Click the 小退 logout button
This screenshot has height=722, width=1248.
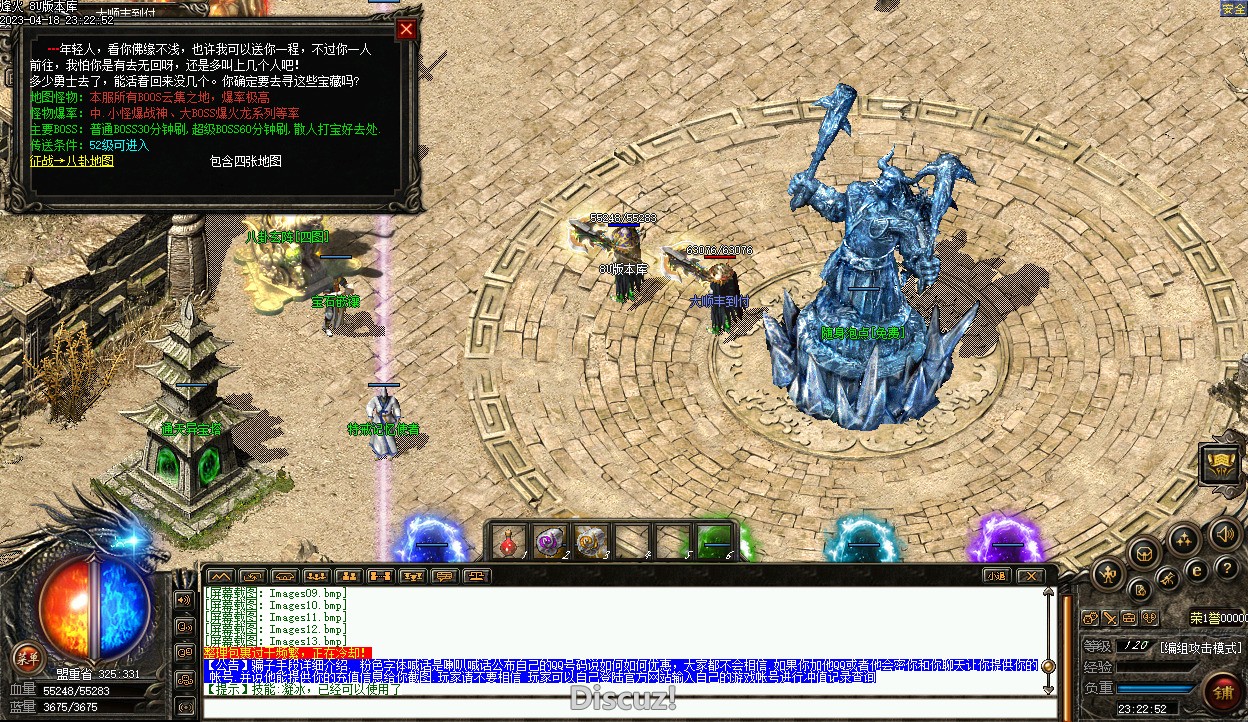tap(996, 576)
